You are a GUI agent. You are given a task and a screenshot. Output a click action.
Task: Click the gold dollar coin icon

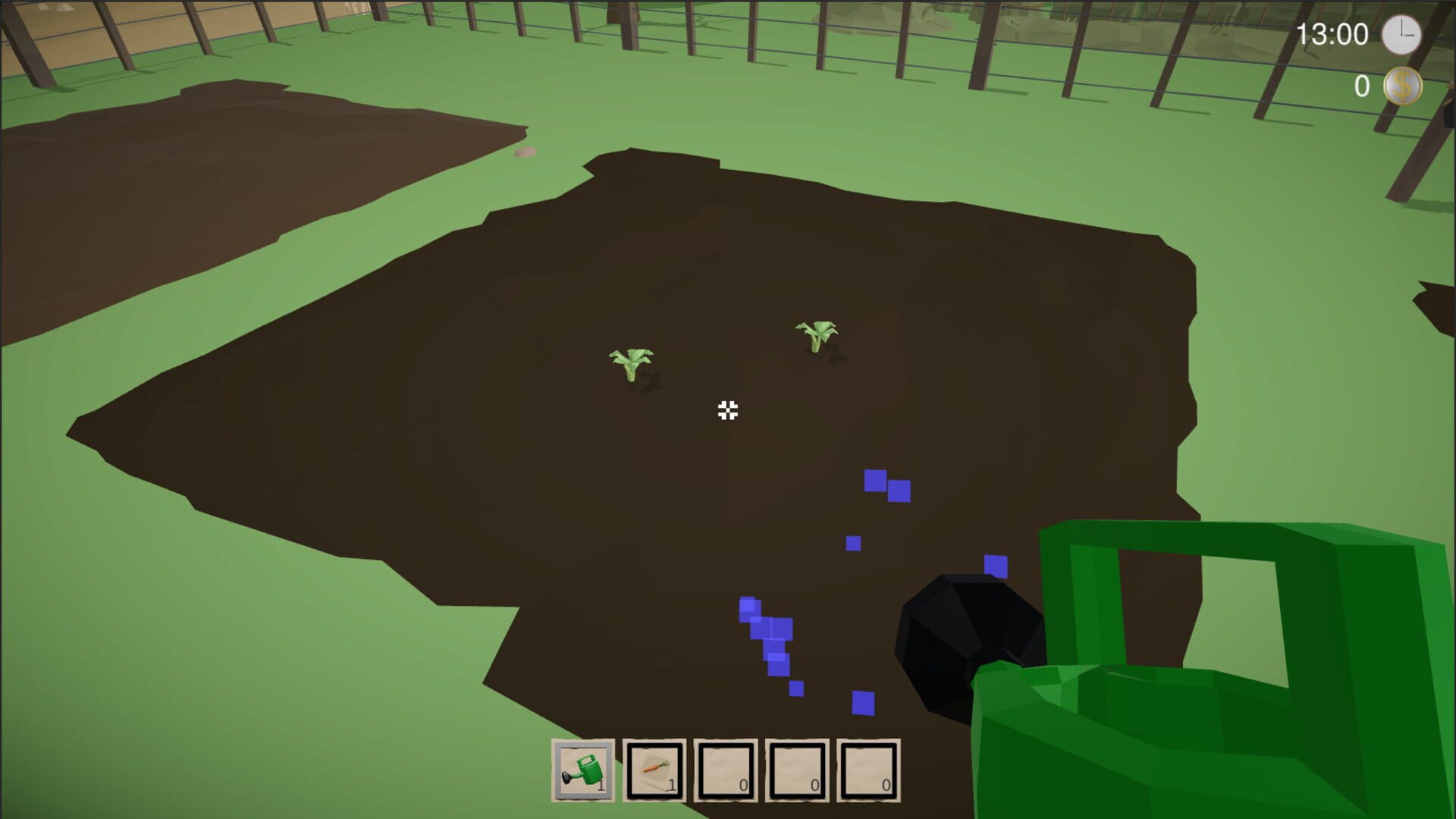click(1404, 86)
